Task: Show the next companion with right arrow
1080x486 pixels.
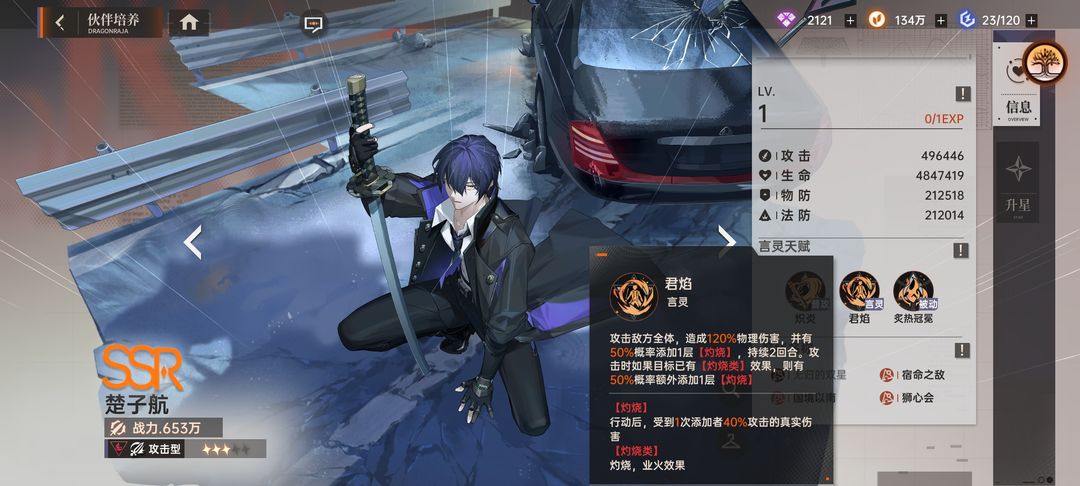Action: tap(727, 241)
